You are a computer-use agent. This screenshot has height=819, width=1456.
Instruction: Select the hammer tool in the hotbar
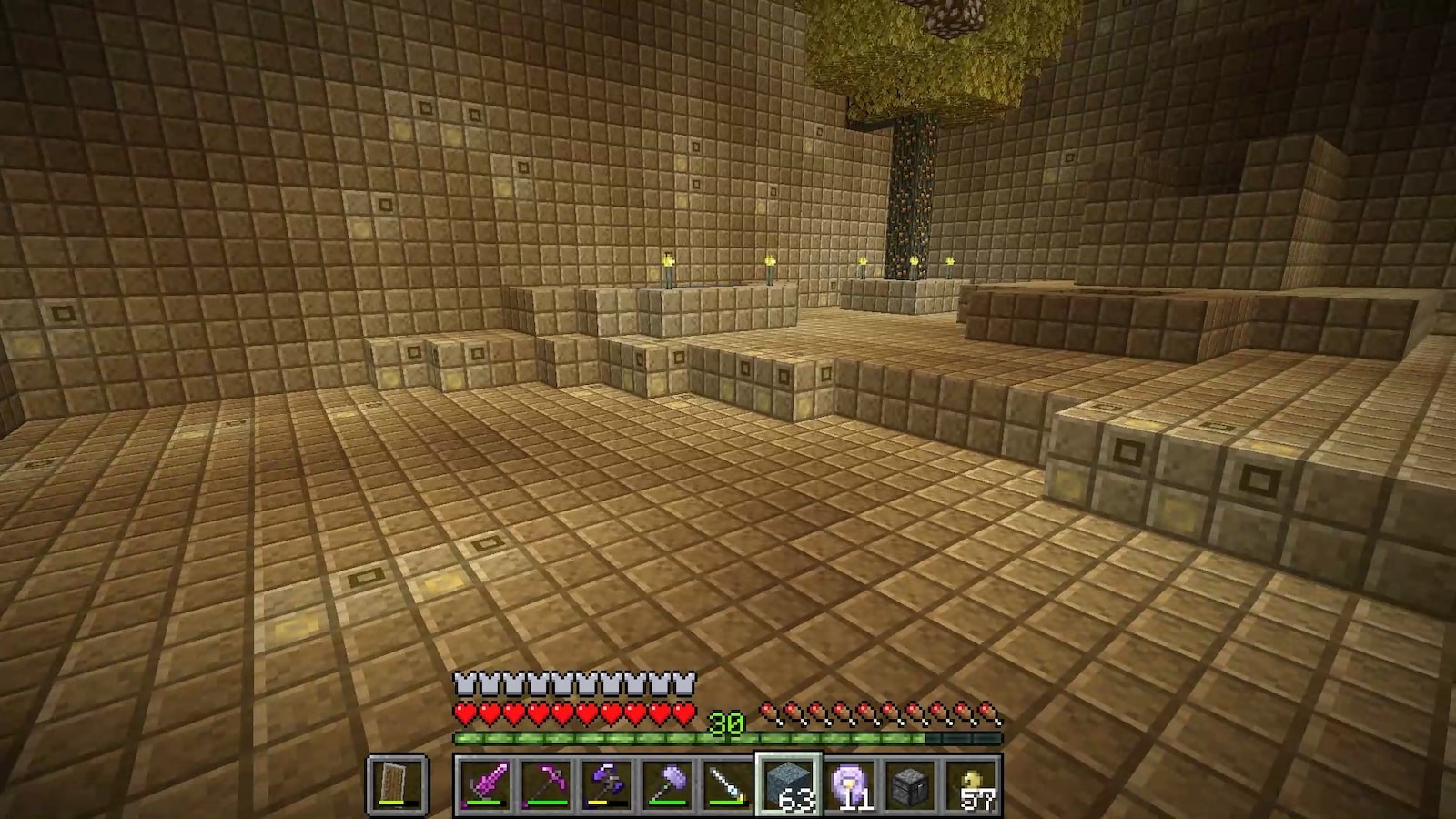666,784
